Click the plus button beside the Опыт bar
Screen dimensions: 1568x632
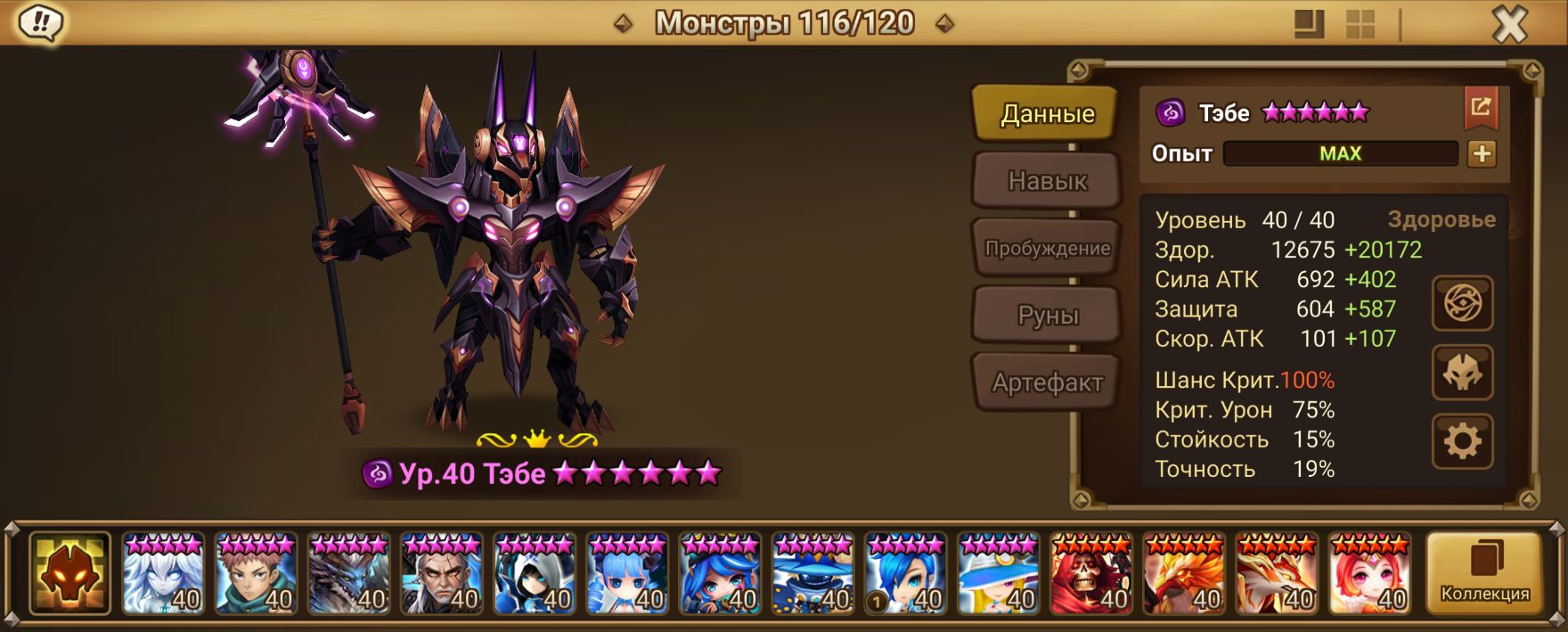point(1482,153)
